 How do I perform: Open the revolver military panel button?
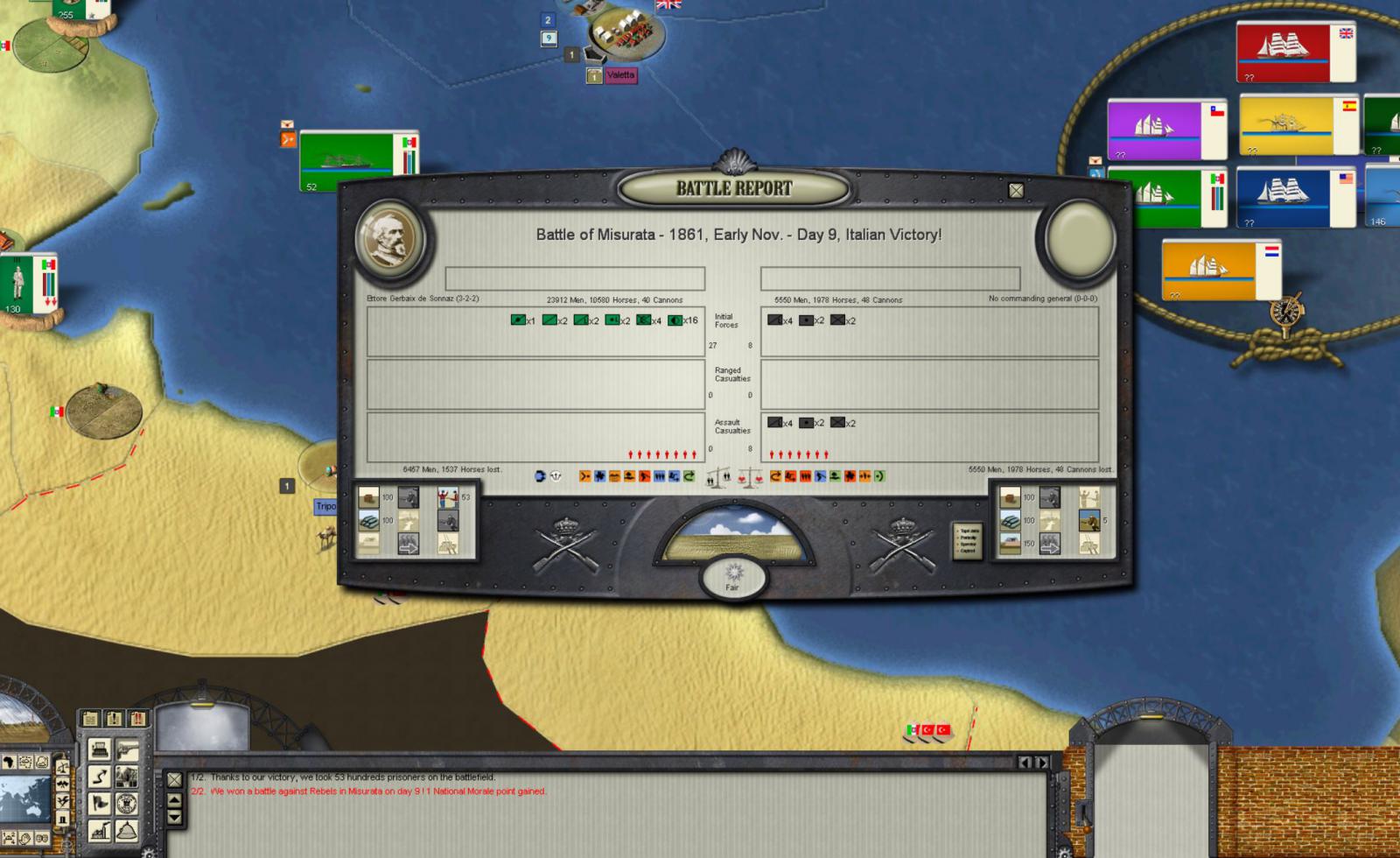click(127, 750)
